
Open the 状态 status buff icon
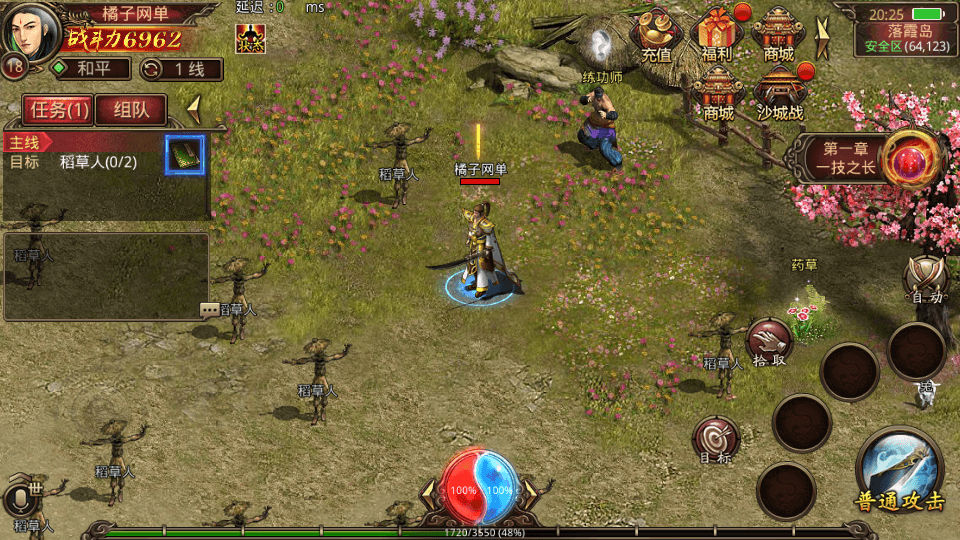click(x=250, y=38)
